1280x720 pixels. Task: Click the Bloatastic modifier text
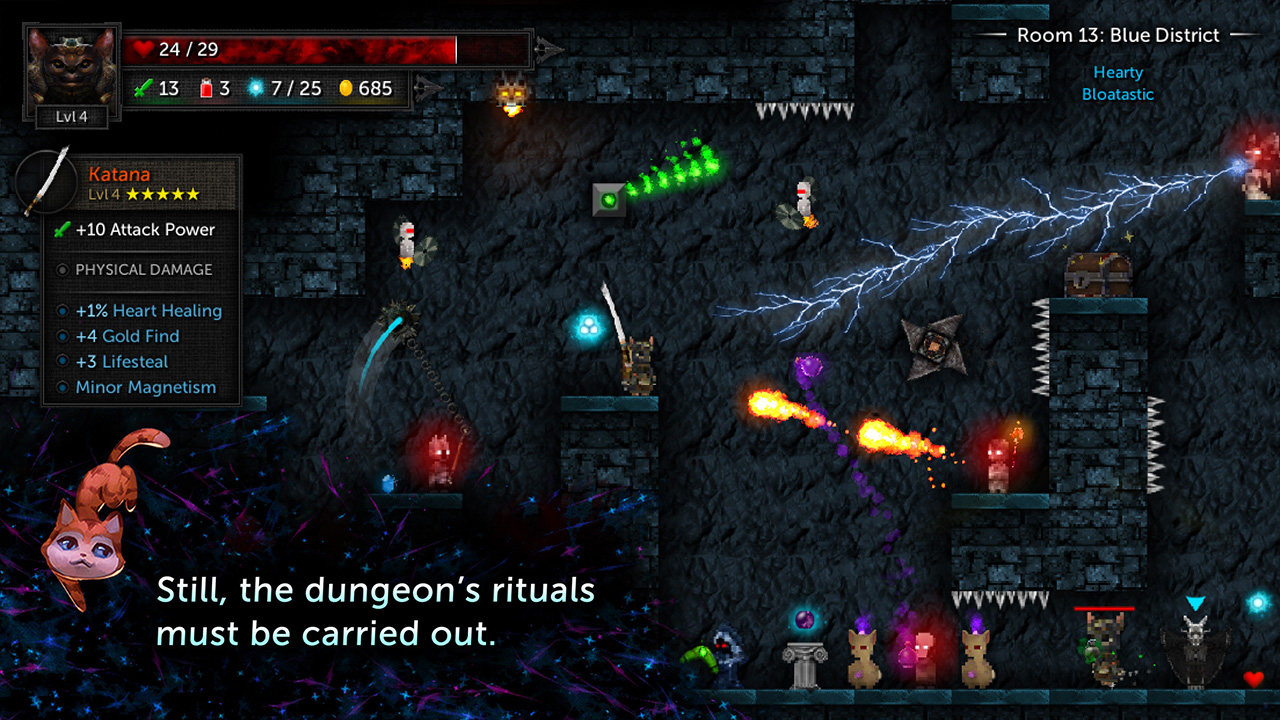click(1117, 94)
